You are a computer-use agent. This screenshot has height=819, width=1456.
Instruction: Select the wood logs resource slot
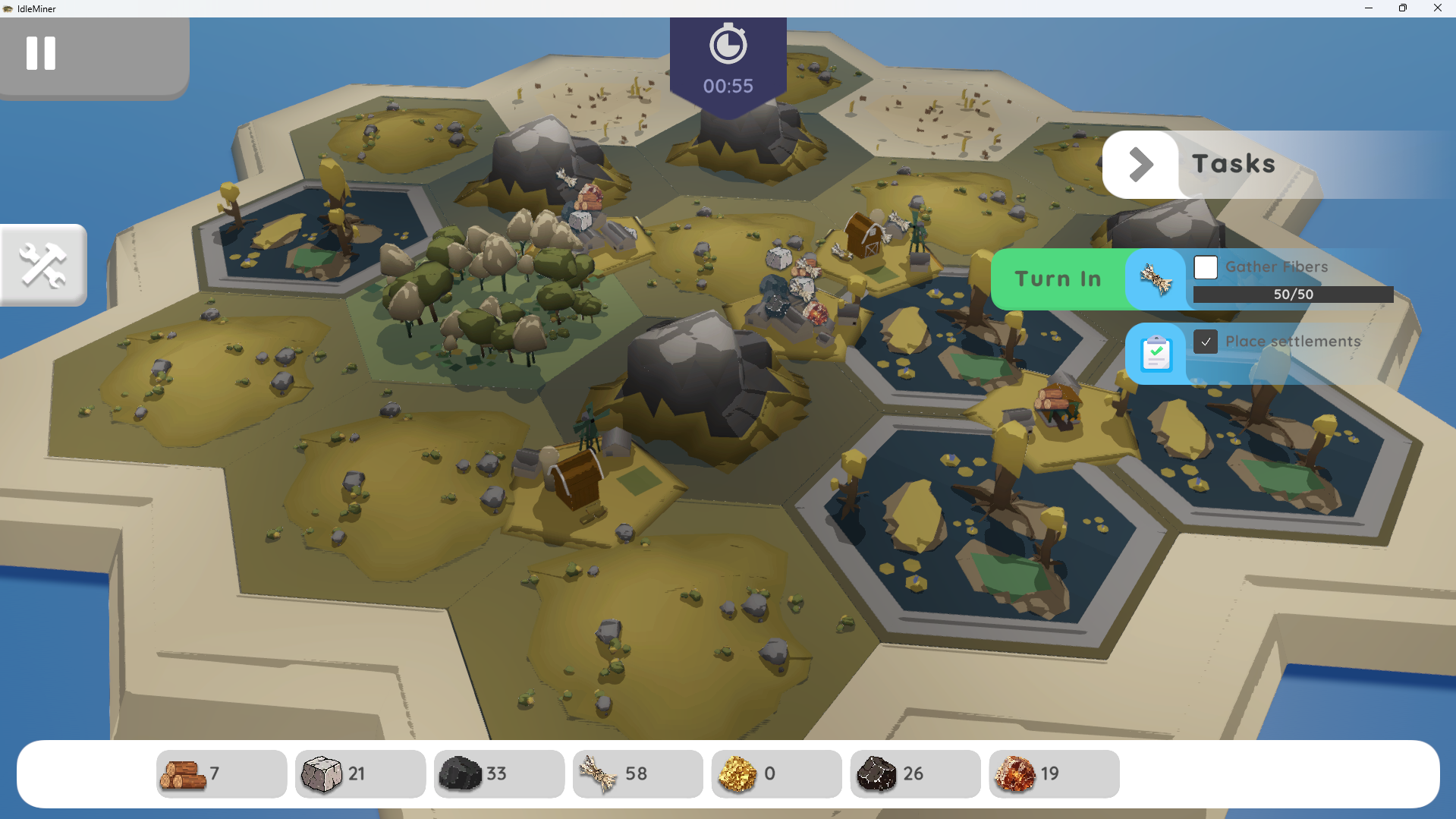pos(221,773)
